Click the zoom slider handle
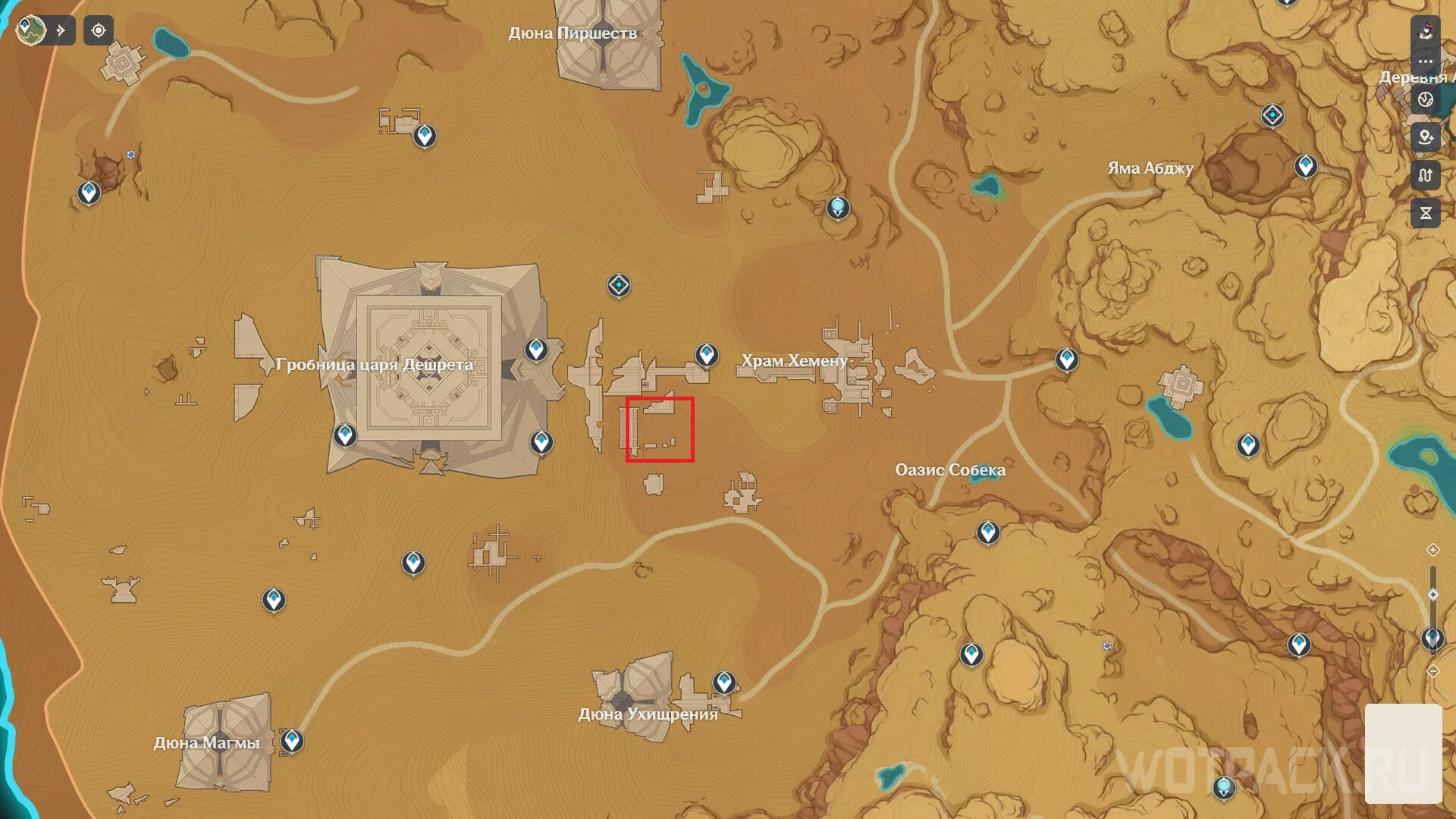Screen dimensions: 1456x819 (x=1432, y=595)
